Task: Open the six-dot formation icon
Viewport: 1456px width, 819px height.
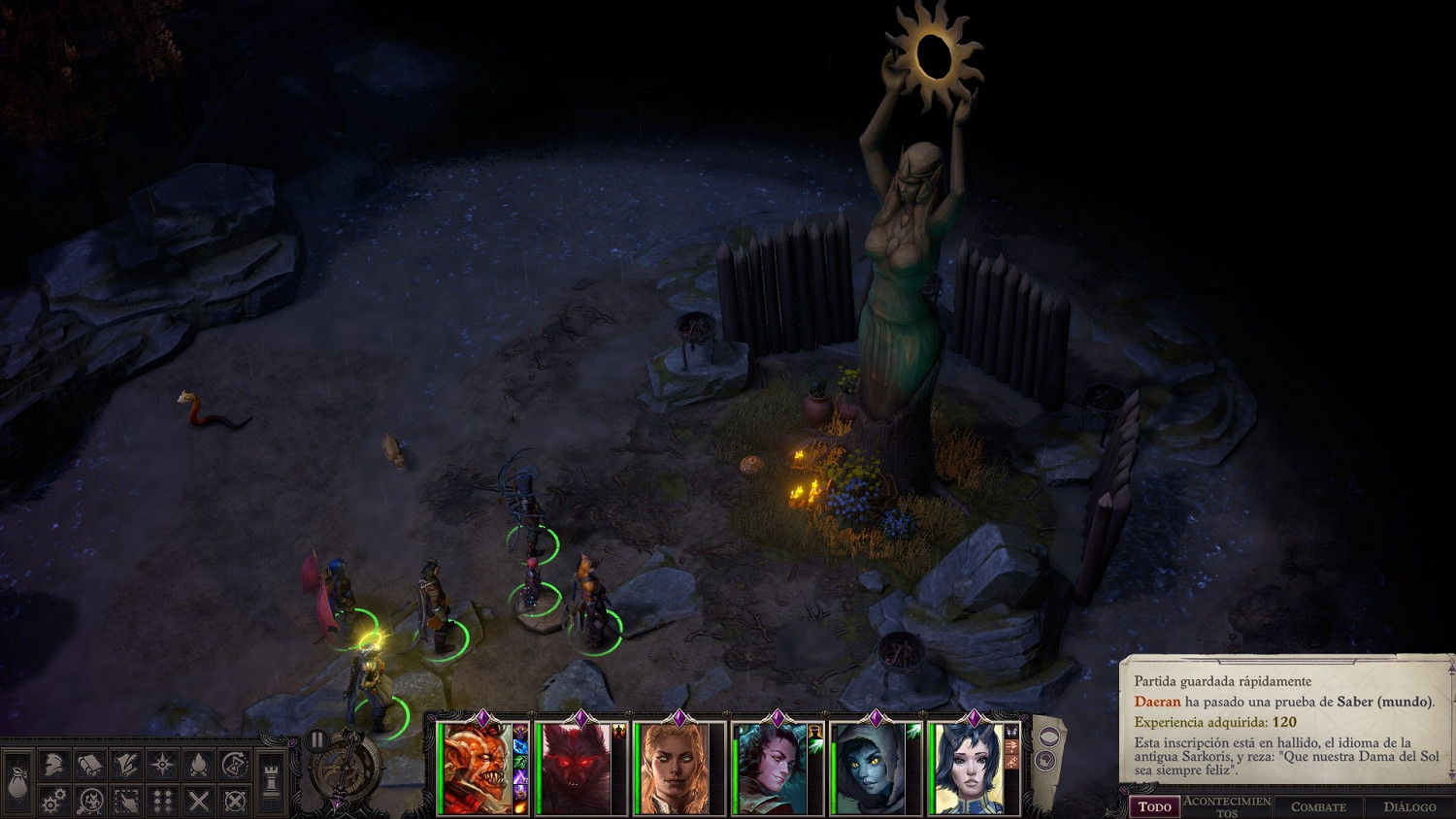Action: (x=162, y=801)
